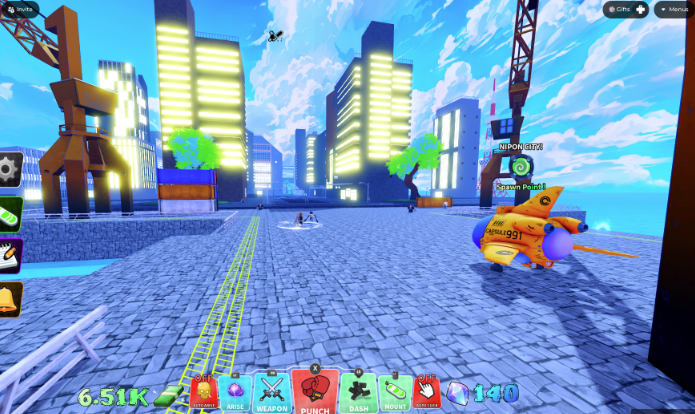This screenshot has width=695, height=414.
Task: Open the Menus dropdown
Action: point(674,9)
